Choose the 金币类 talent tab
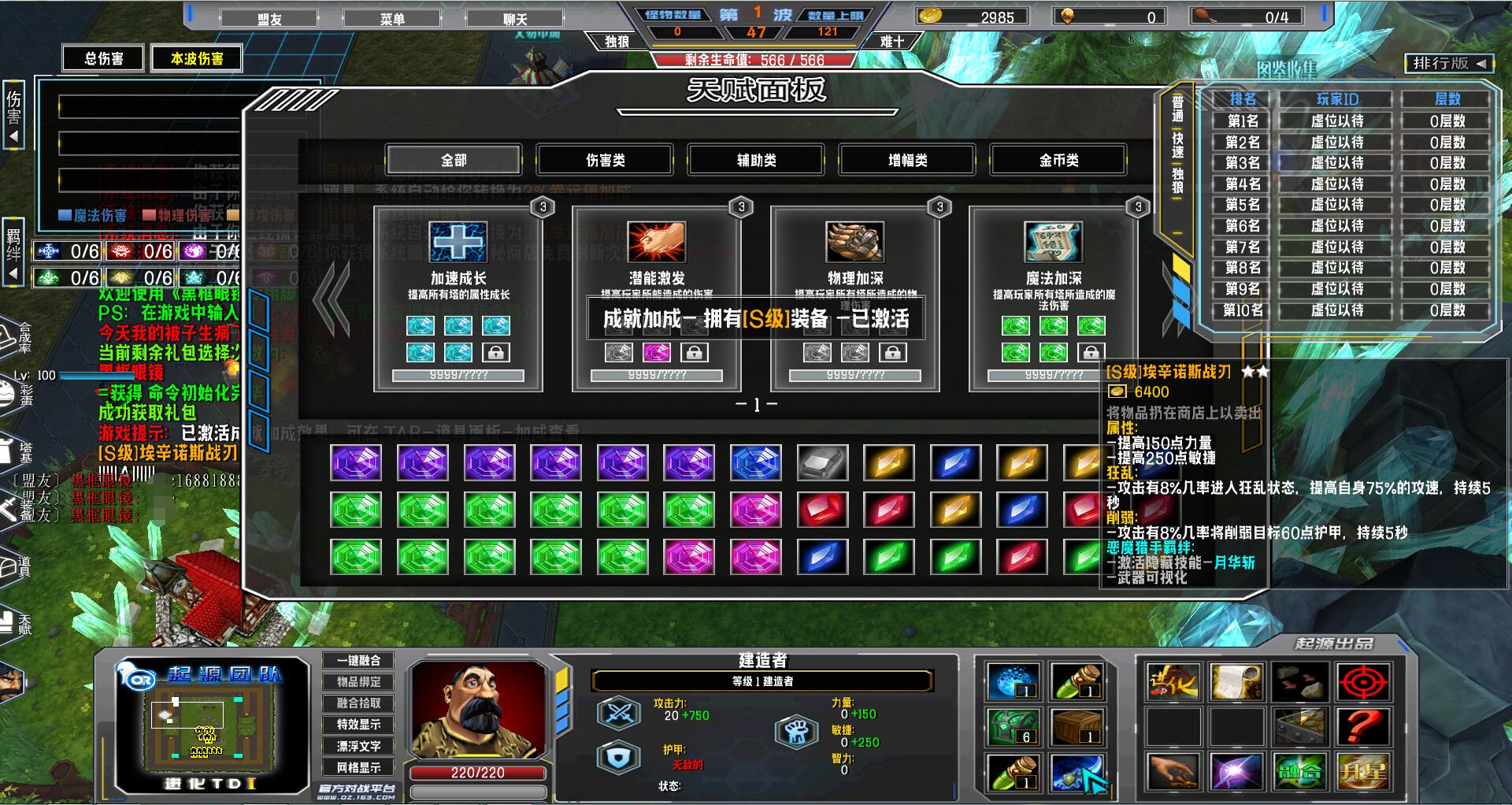This screenshot has height=805, width=1512. pos(1058,160)
